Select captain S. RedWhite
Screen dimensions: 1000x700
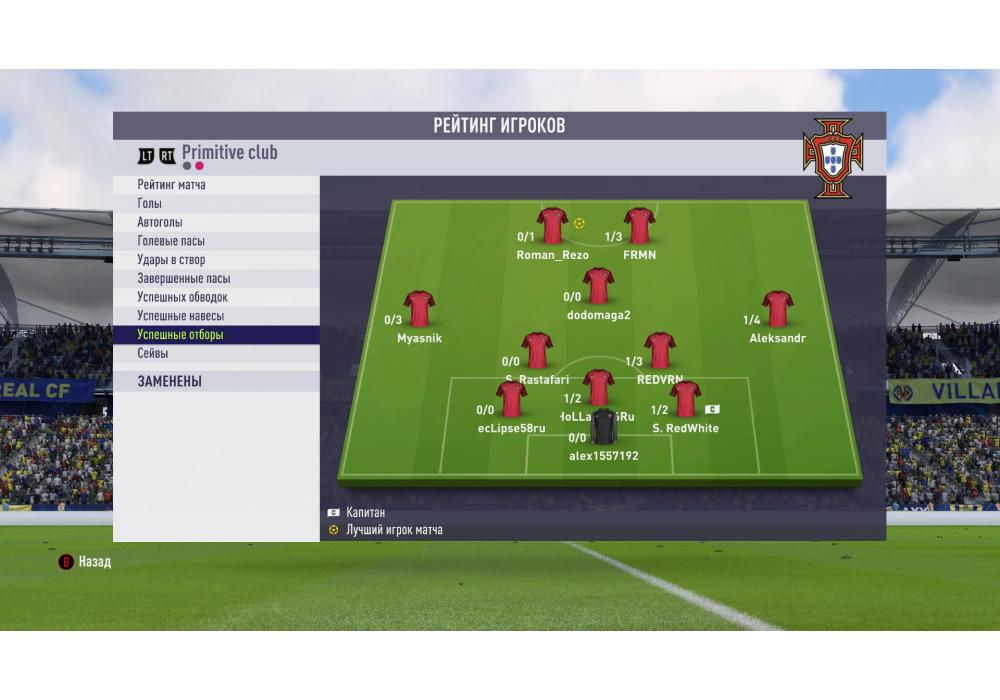[685, 399]
